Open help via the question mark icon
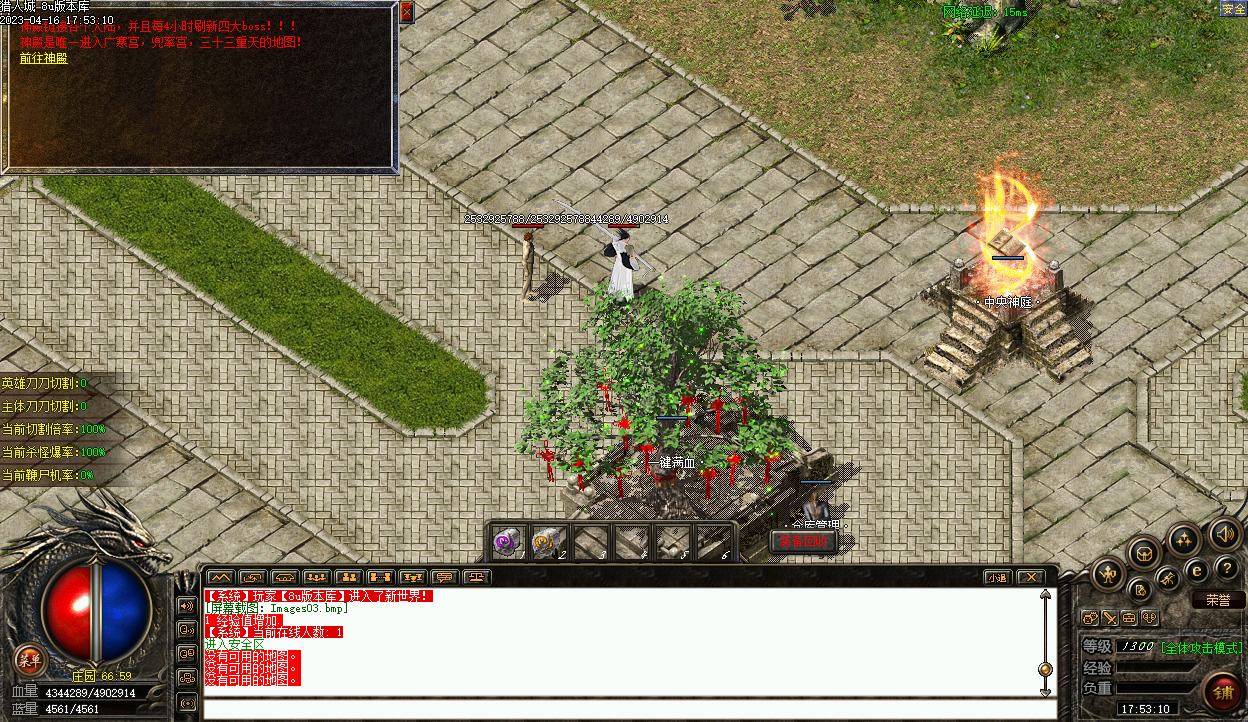This screenshot has width=1248, height=722. [x=1228, y=569]
